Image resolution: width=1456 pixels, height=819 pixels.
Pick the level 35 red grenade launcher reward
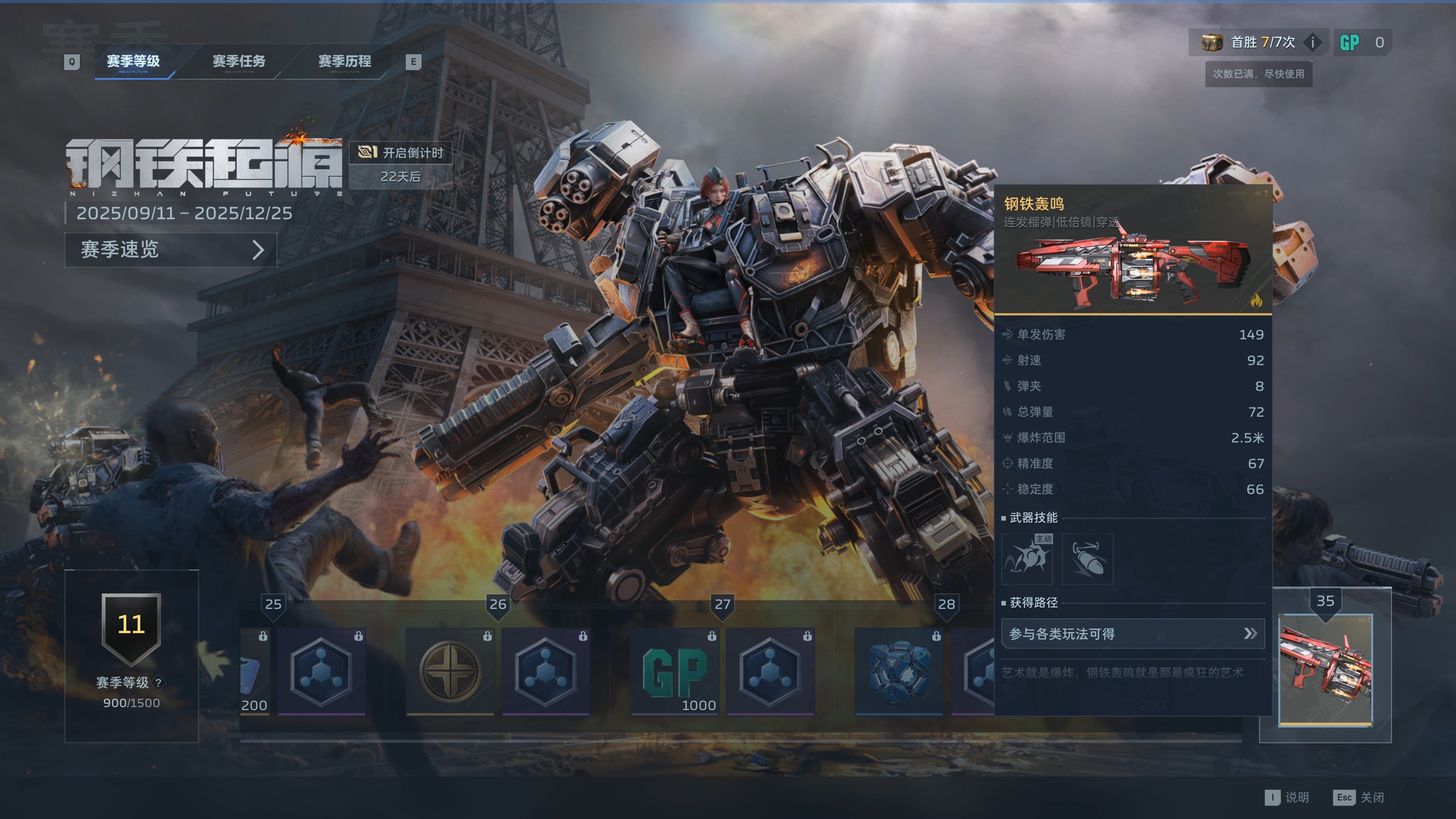(x=1325, y=670)
